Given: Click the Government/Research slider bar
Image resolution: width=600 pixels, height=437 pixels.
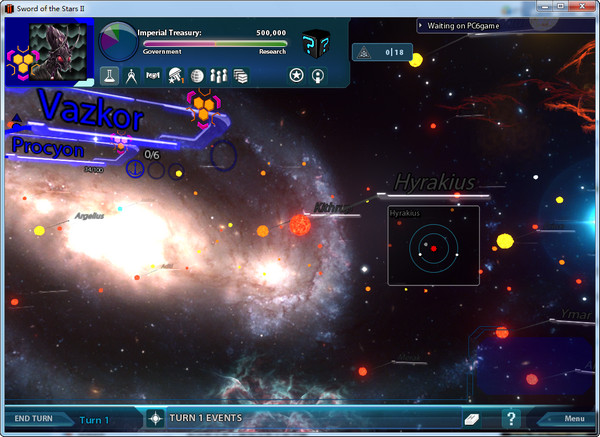Looking at the screenshot, I should [x=215, y=44].
